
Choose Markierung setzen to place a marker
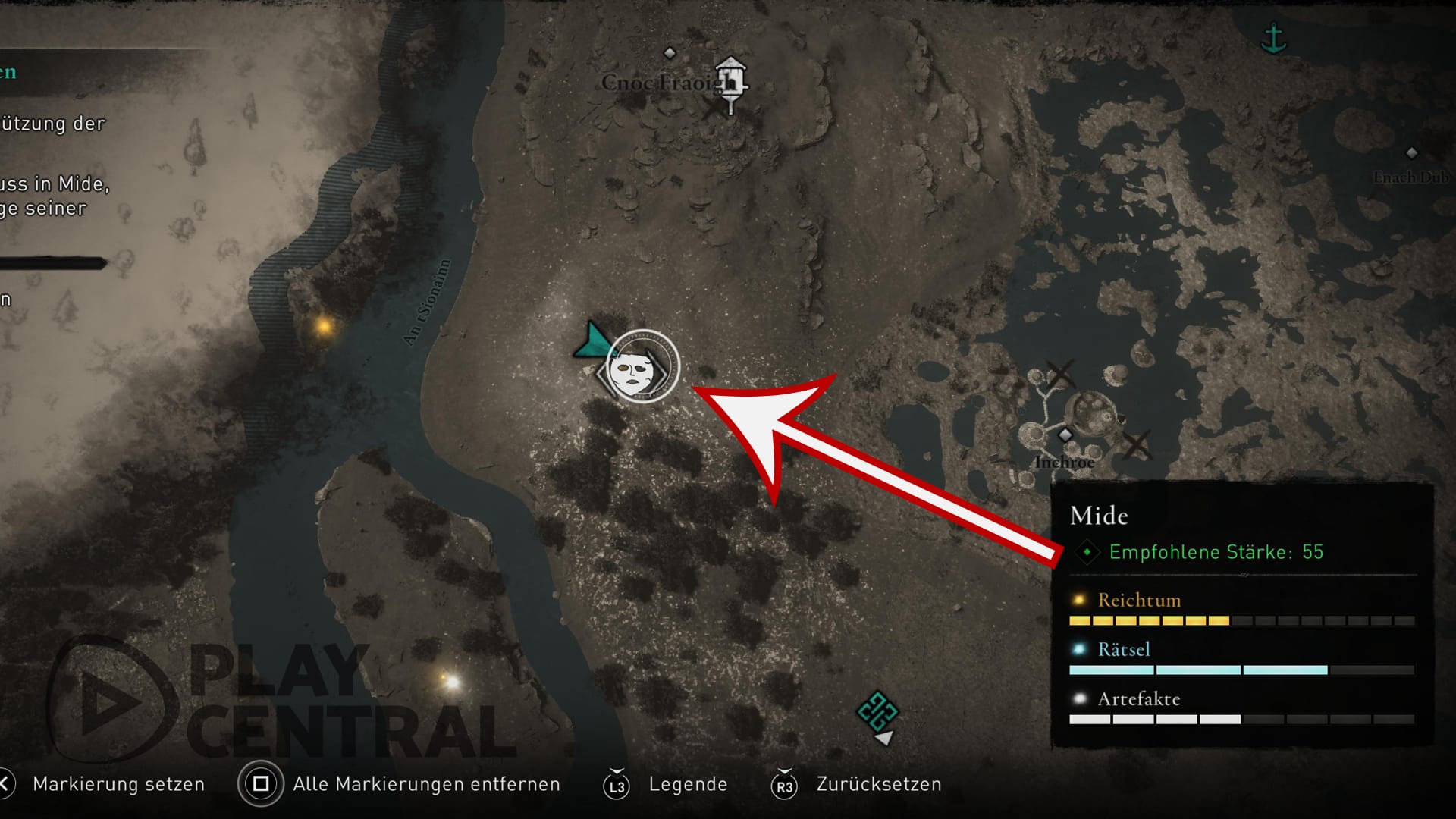[118, 784]
